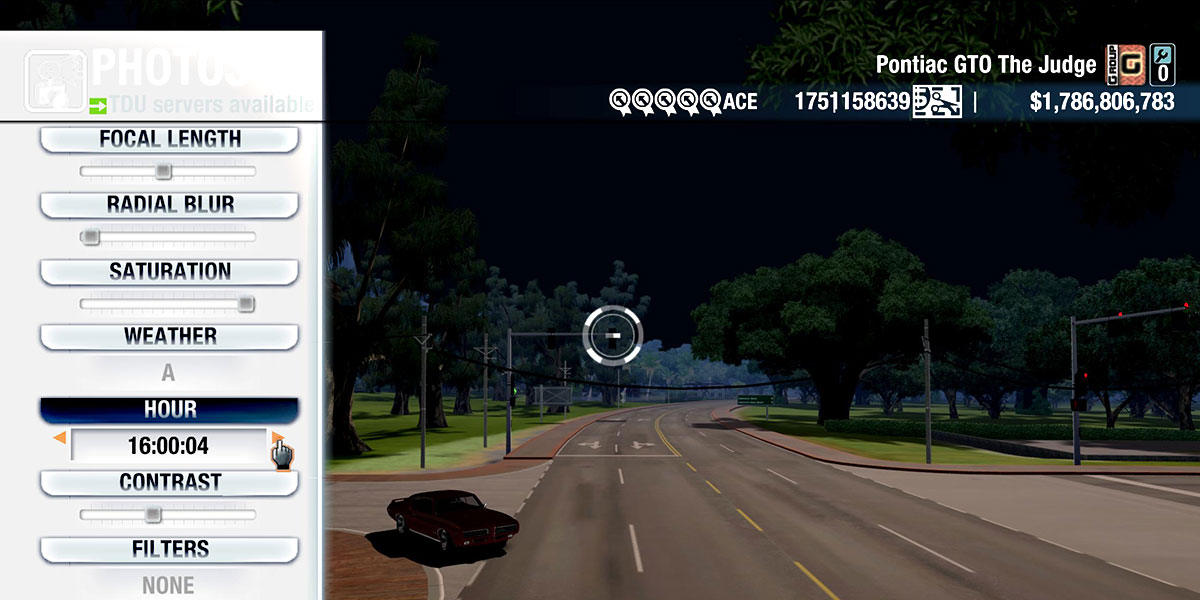Increase hour with the right arrow
This screenshot has width=1200, height=600.
[277, 438]
